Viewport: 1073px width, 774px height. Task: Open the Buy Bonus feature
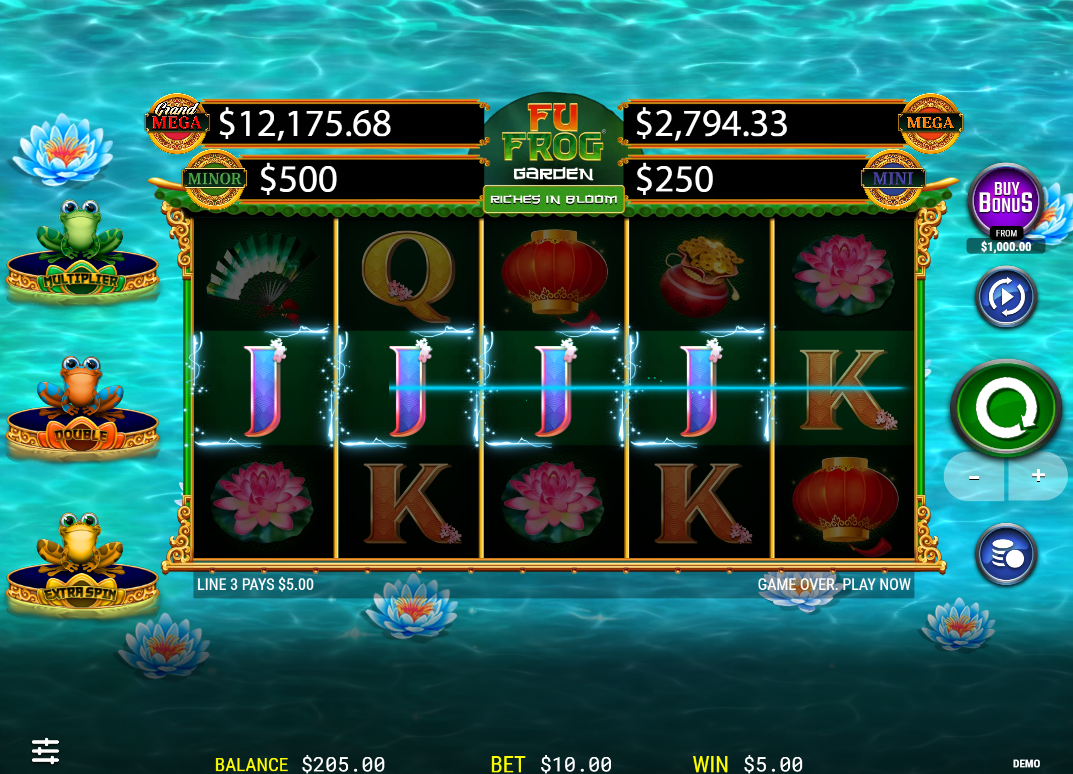coord(1005,202)
